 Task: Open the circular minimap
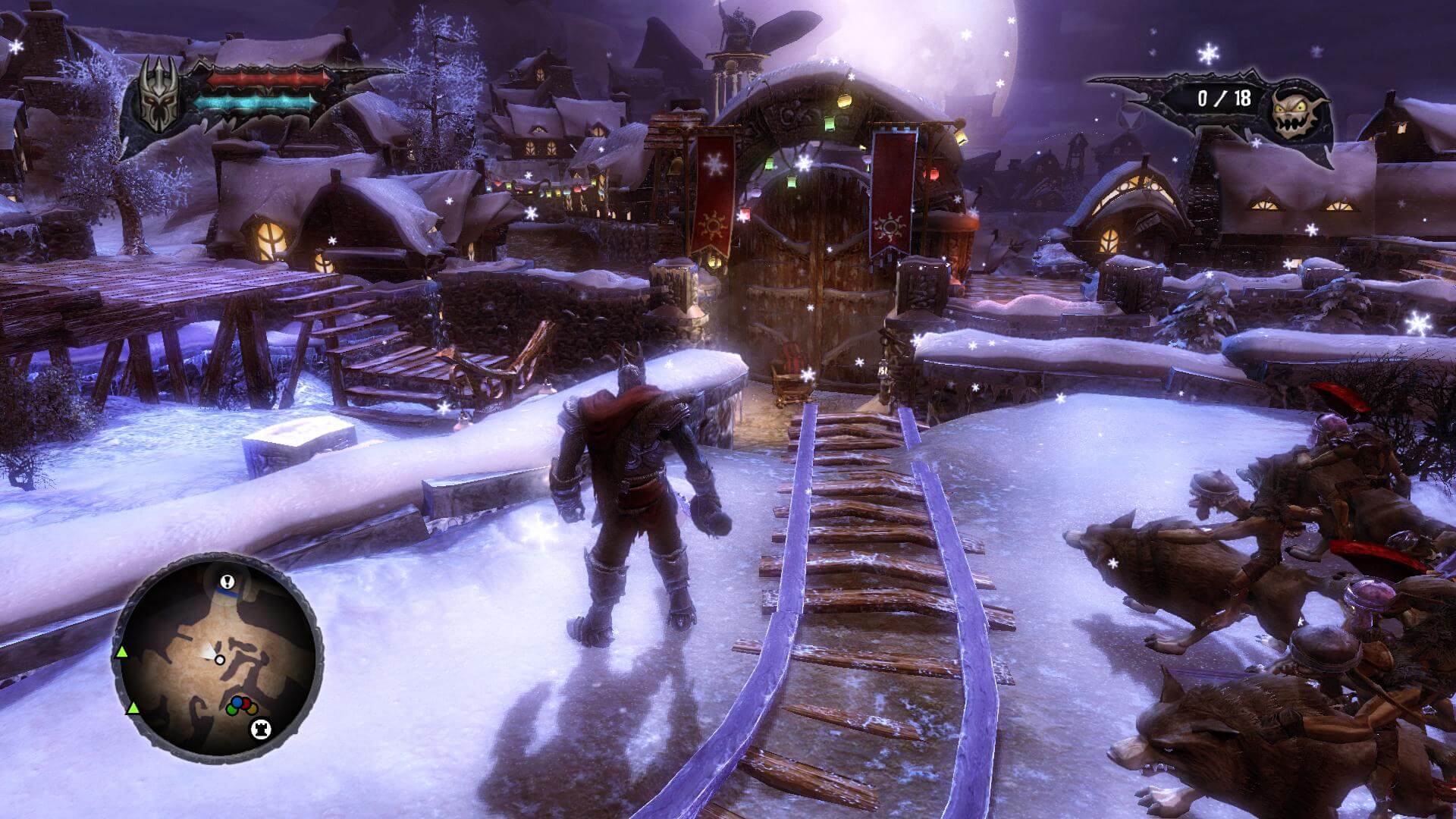tap(218, 658)
